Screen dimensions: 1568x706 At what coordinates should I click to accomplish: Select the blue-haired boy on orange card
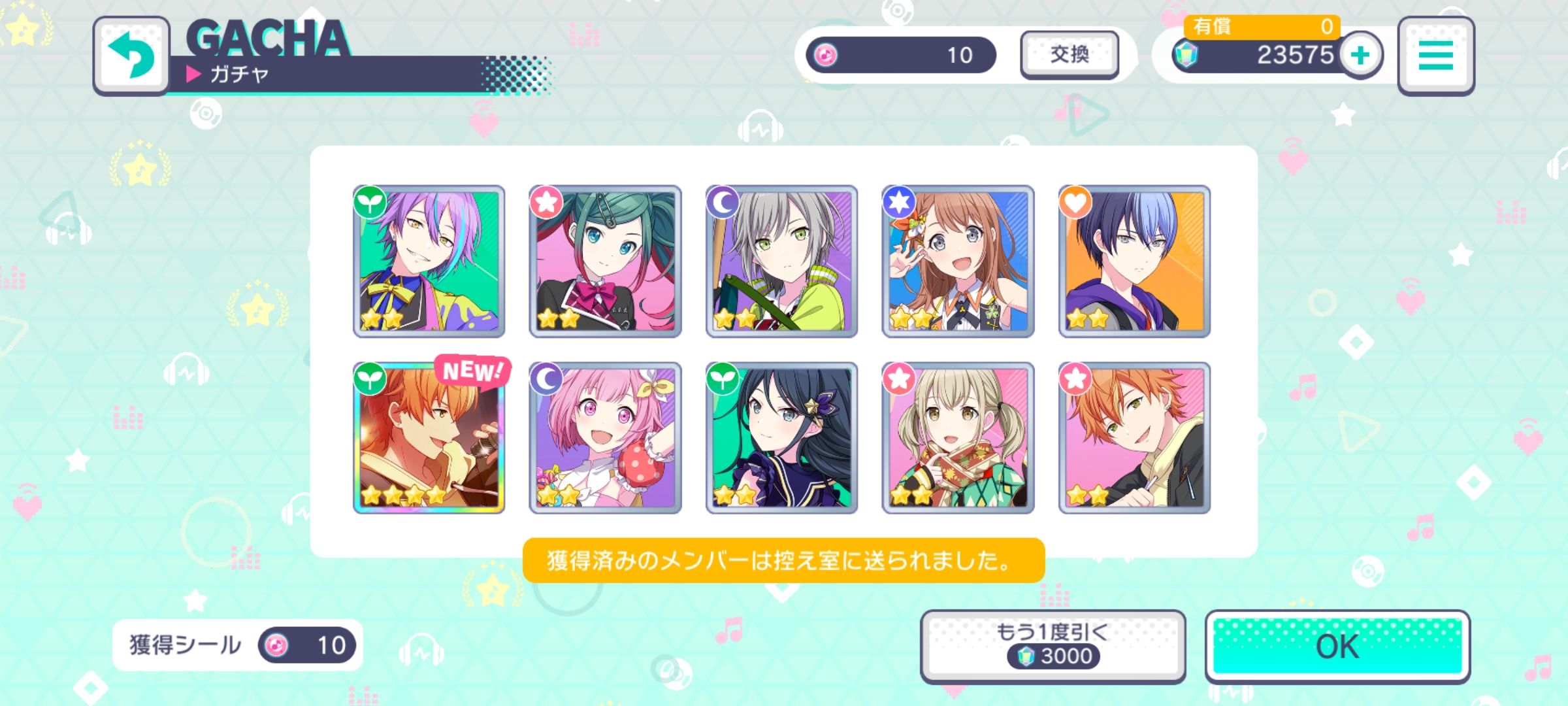(x=1134, y=261)
